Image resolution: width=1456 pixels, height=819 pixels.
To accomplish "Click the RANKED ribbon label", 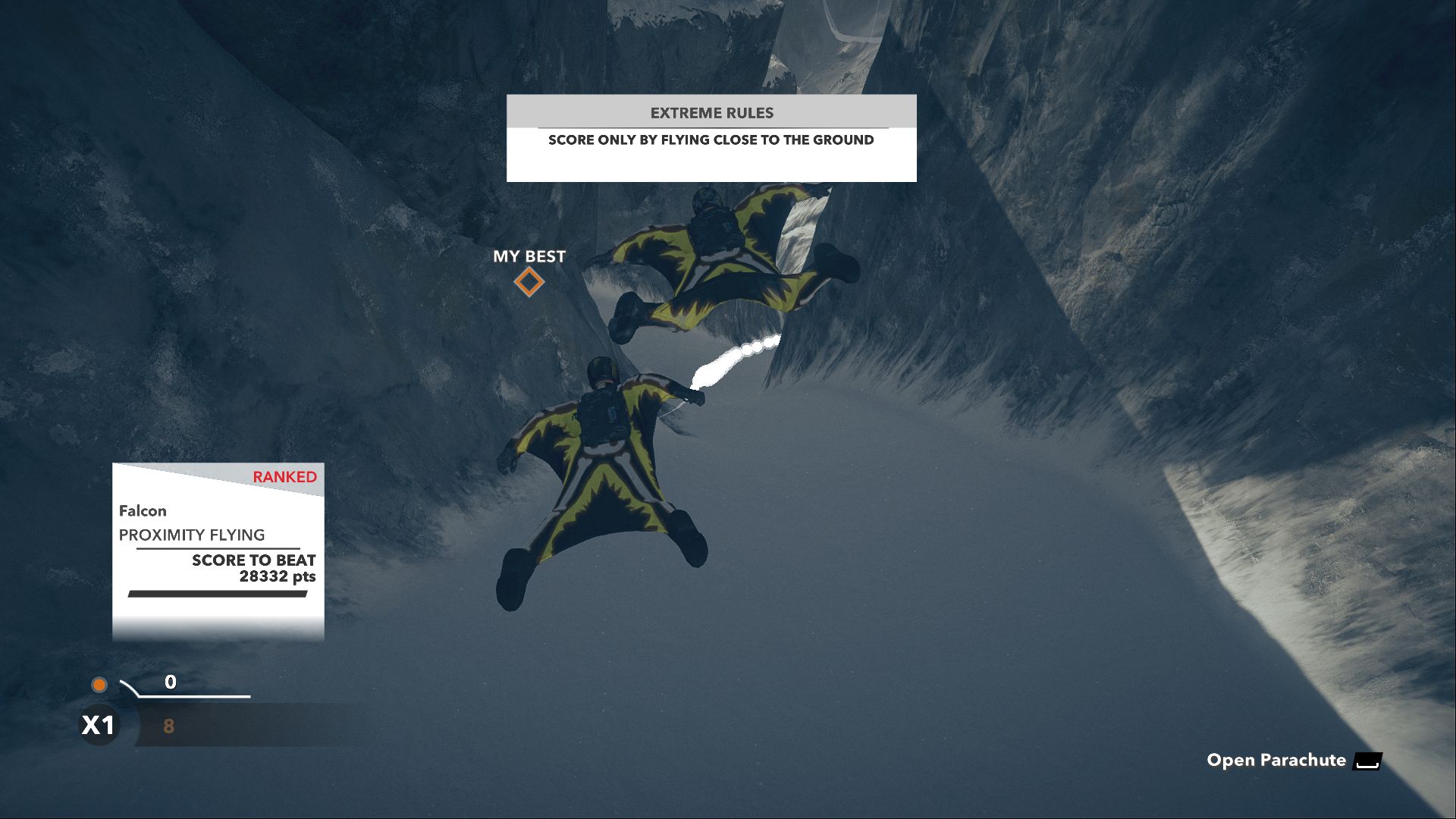I will 284,477.
